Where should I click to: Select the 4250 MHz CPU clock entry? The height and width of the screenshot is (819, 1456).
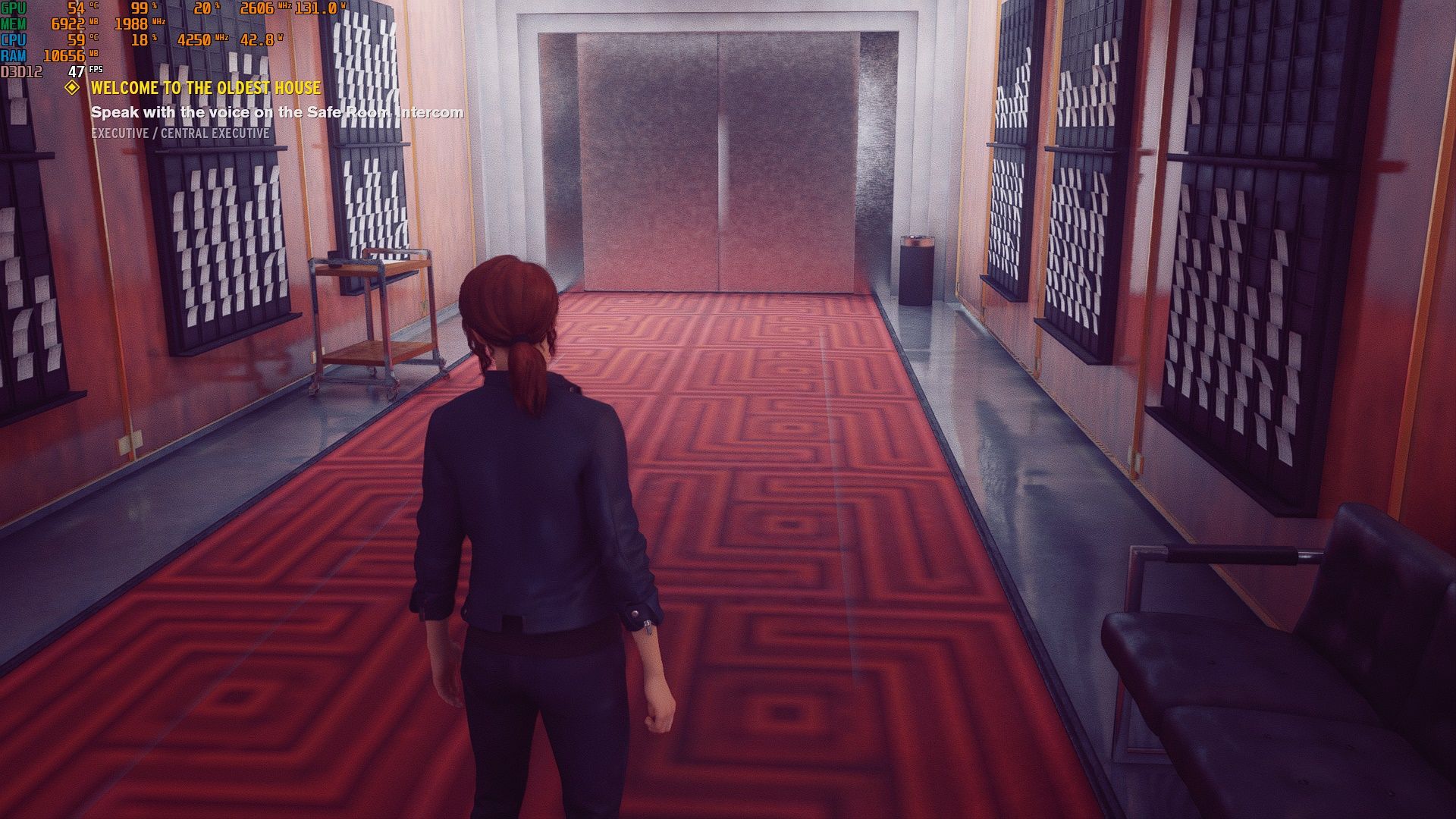[197, 39]
